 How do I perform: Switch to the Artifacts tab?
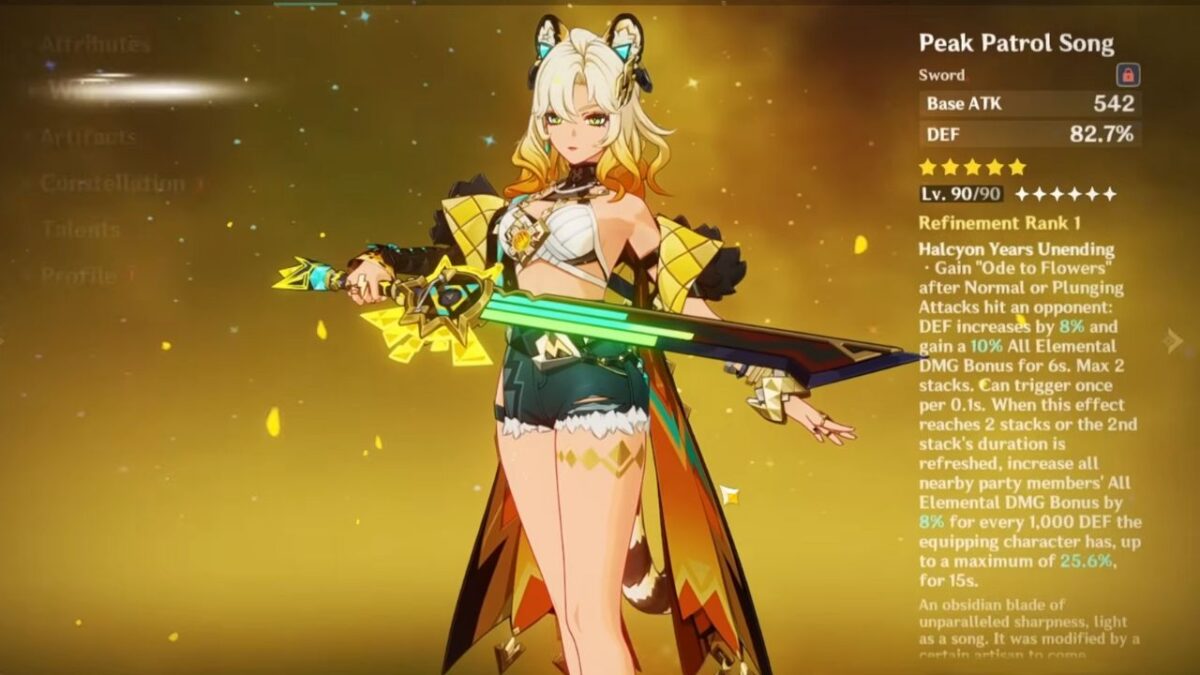point(88,138)
